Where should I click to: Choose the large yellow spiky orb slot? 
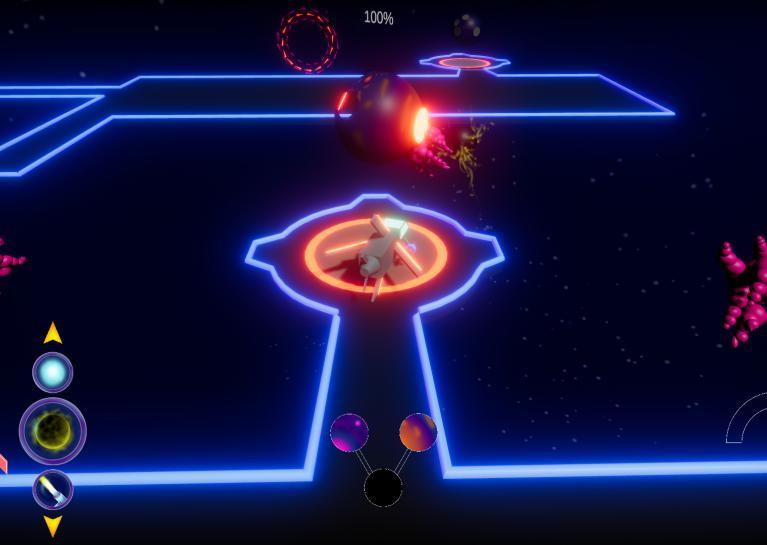pyautogui.click(x=53, y=431)
